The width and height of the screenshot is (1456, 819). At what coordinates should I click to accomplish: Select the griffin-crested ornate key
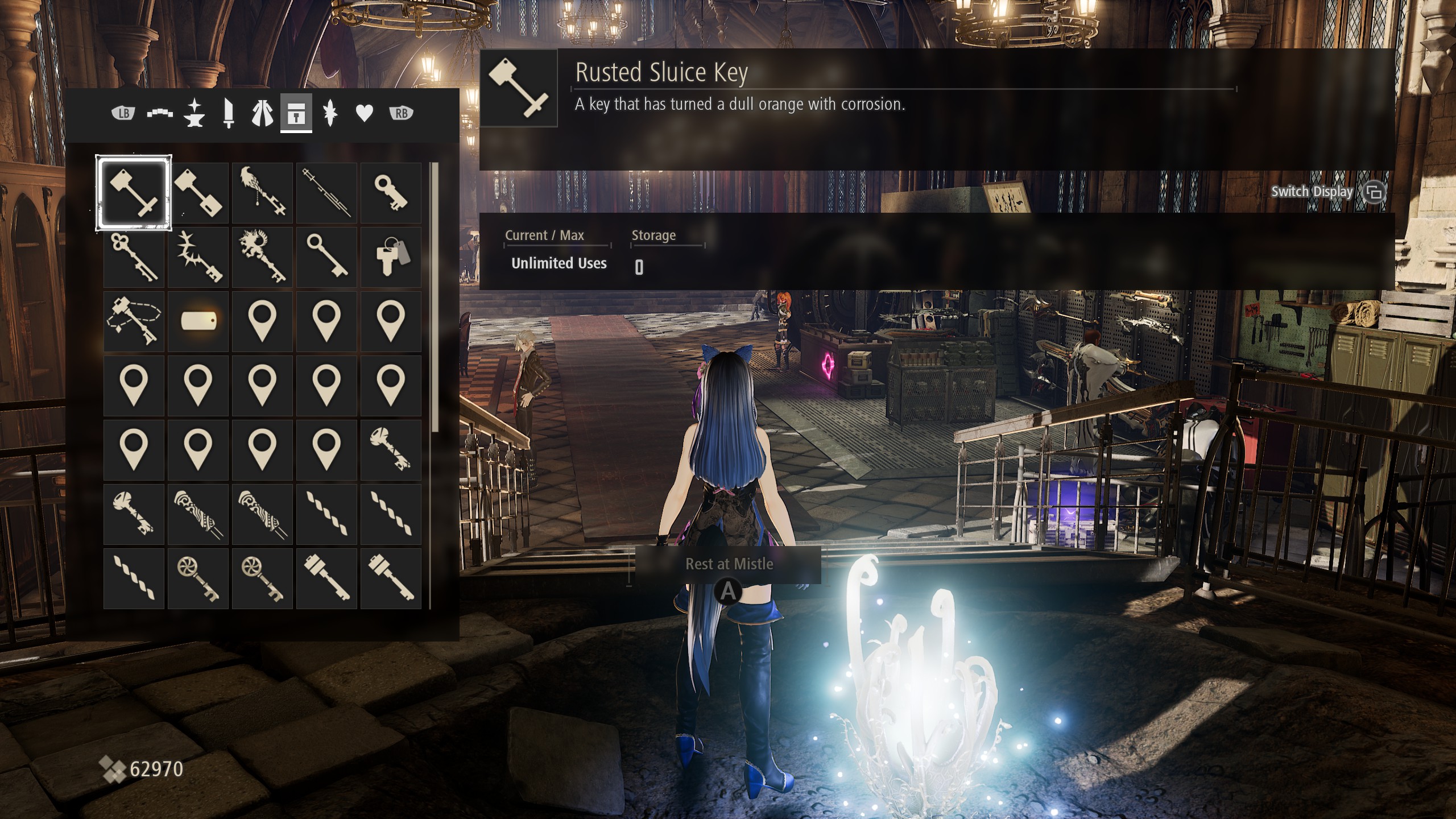262,257
